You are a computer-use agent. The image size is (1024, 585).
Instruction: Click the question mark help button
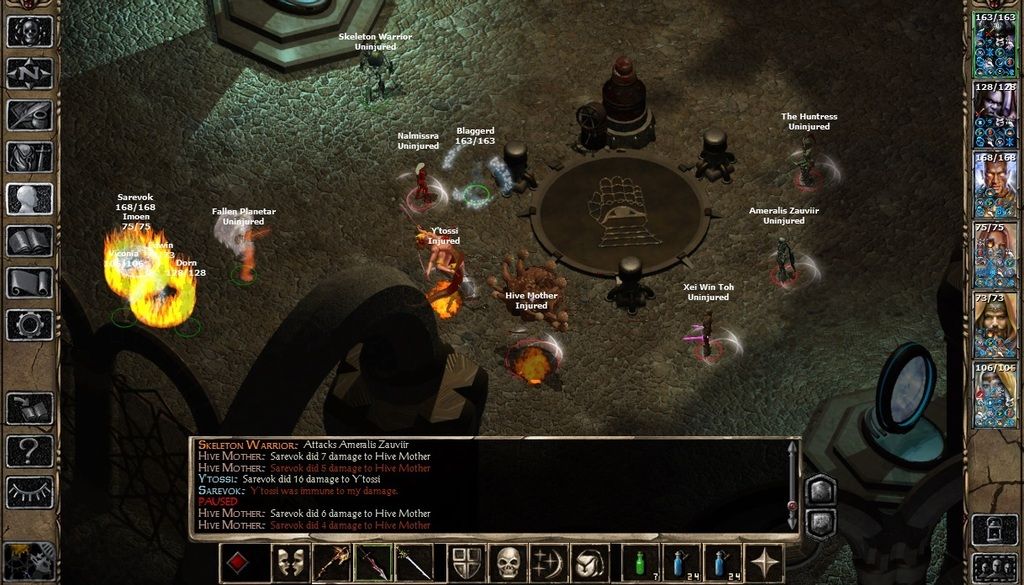29,450
